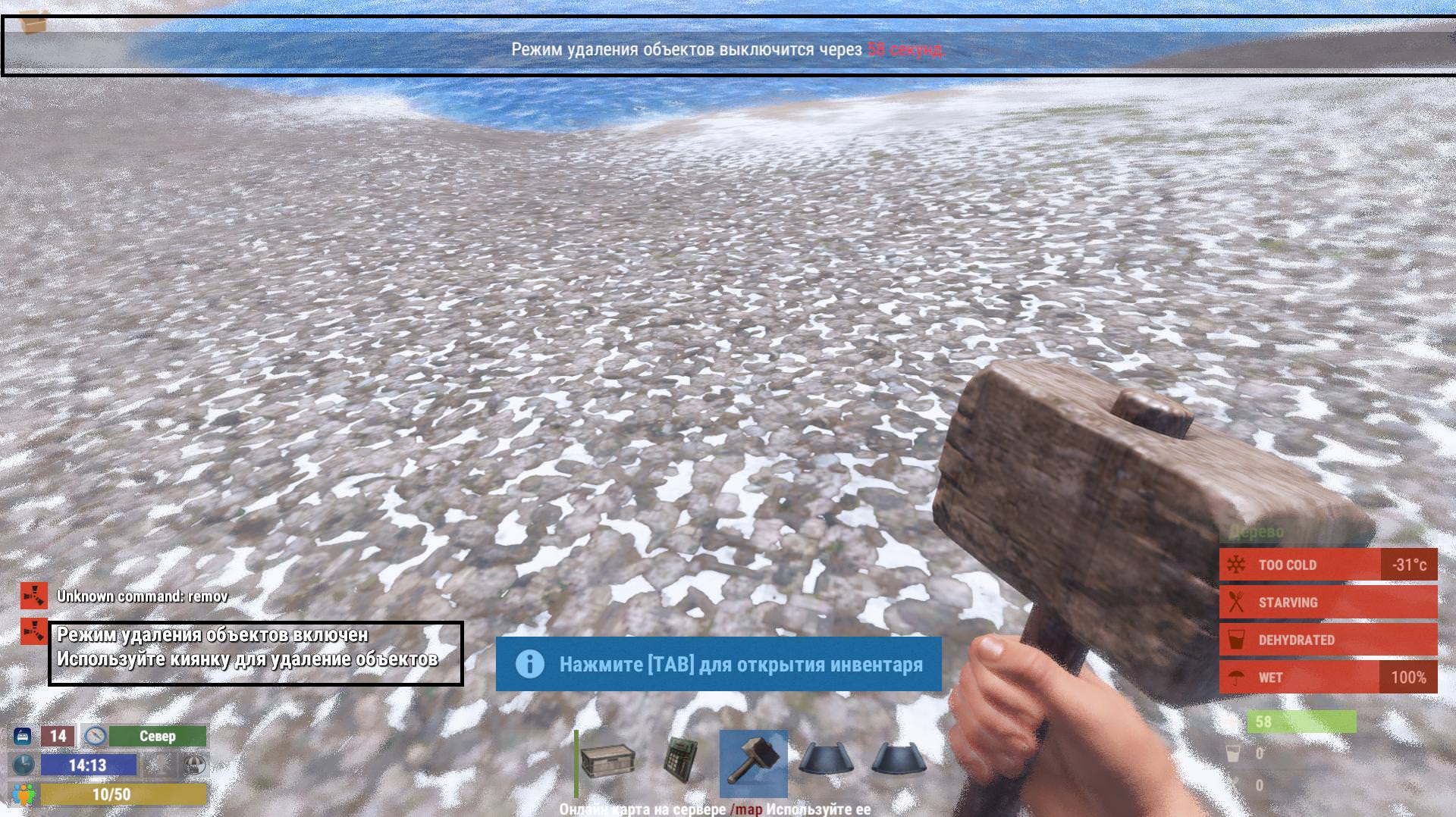Screen dimensions: 1456x817
Task: Click the clock icon beside 14:13
Action: 24,765
